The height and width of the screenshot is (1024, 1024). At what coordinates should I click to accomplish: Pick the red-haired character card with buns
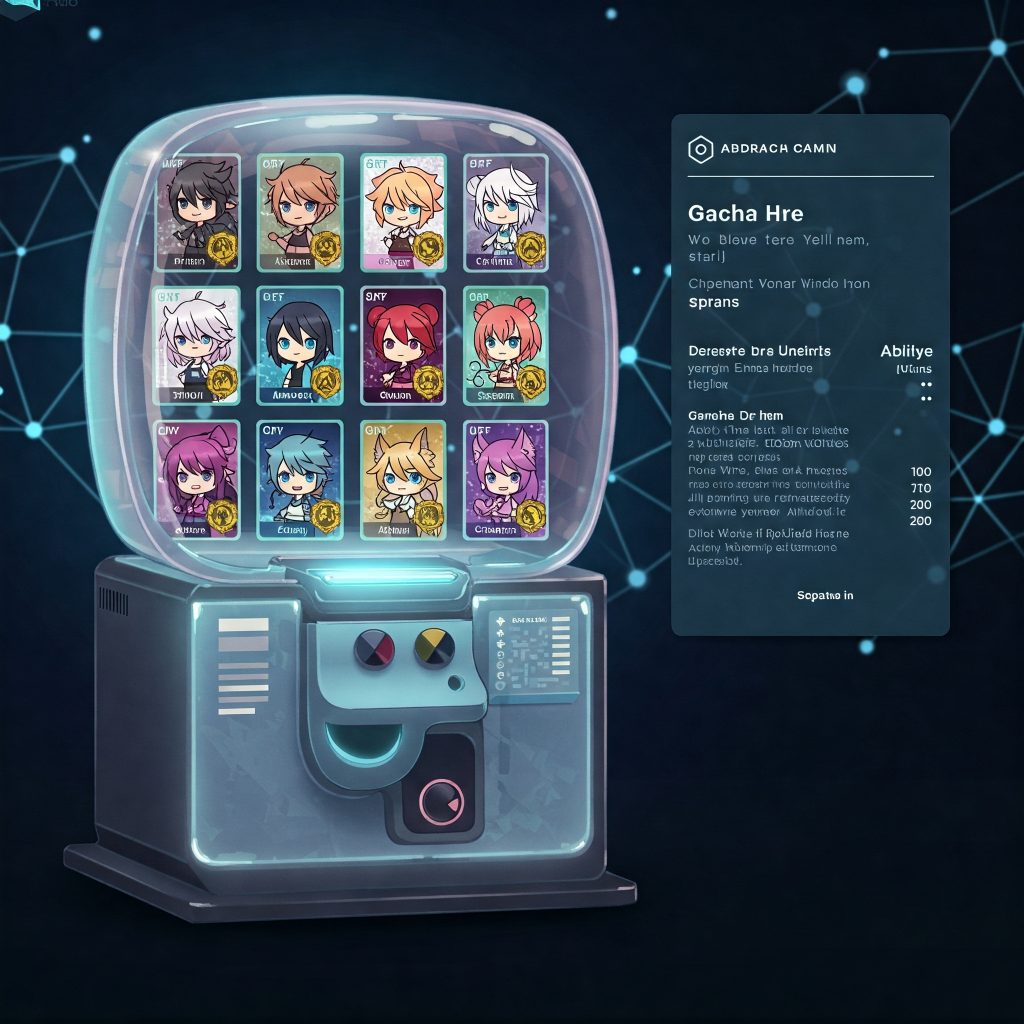tap(403, 345)
